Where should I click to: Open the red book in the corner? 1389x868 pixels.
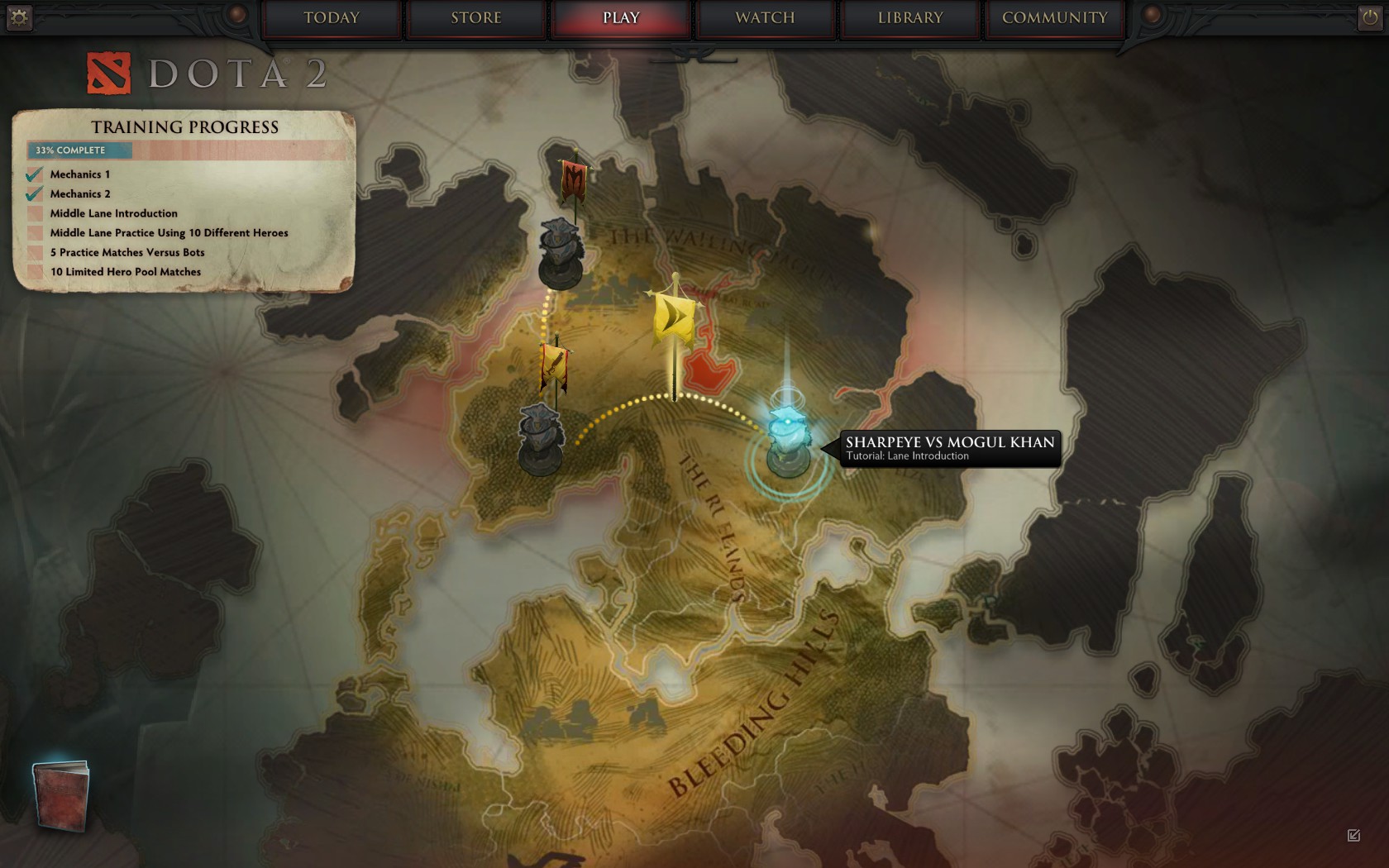coord(61,795)
